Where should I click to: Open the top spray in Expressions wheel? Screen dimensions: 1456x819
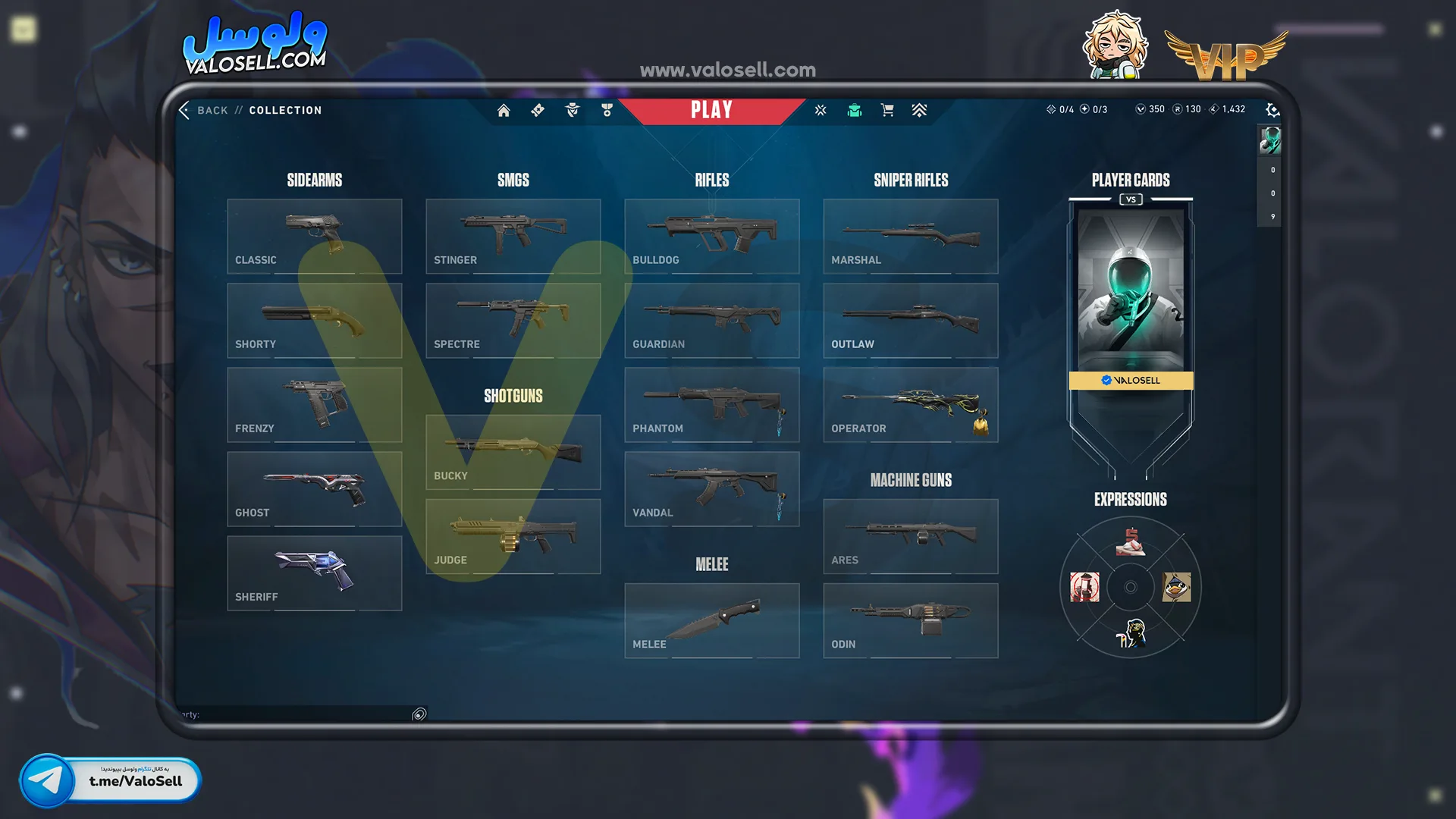[x=1131, y=542]
